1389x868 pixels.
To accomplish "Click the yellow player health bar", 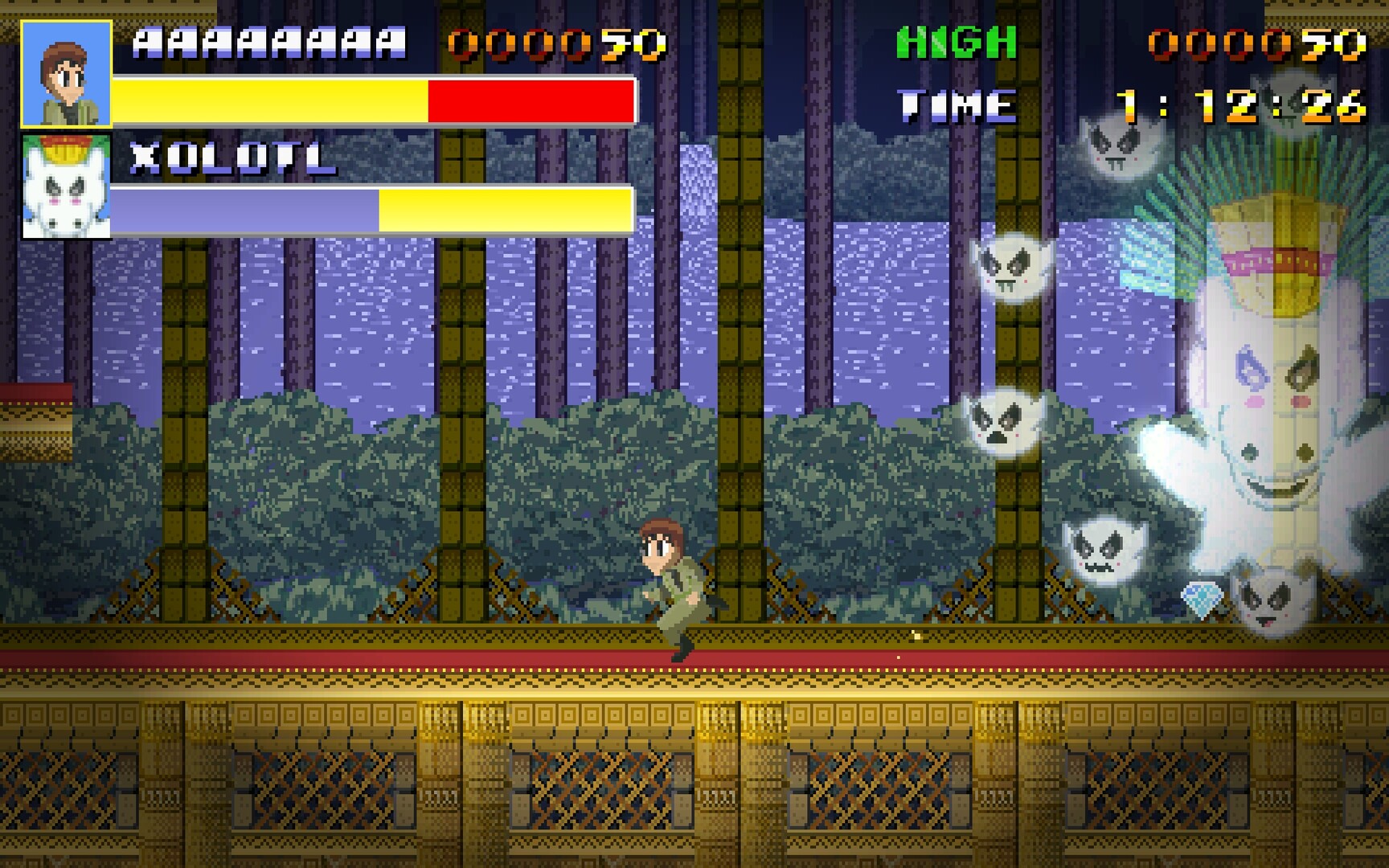I will tap(269, 102).
